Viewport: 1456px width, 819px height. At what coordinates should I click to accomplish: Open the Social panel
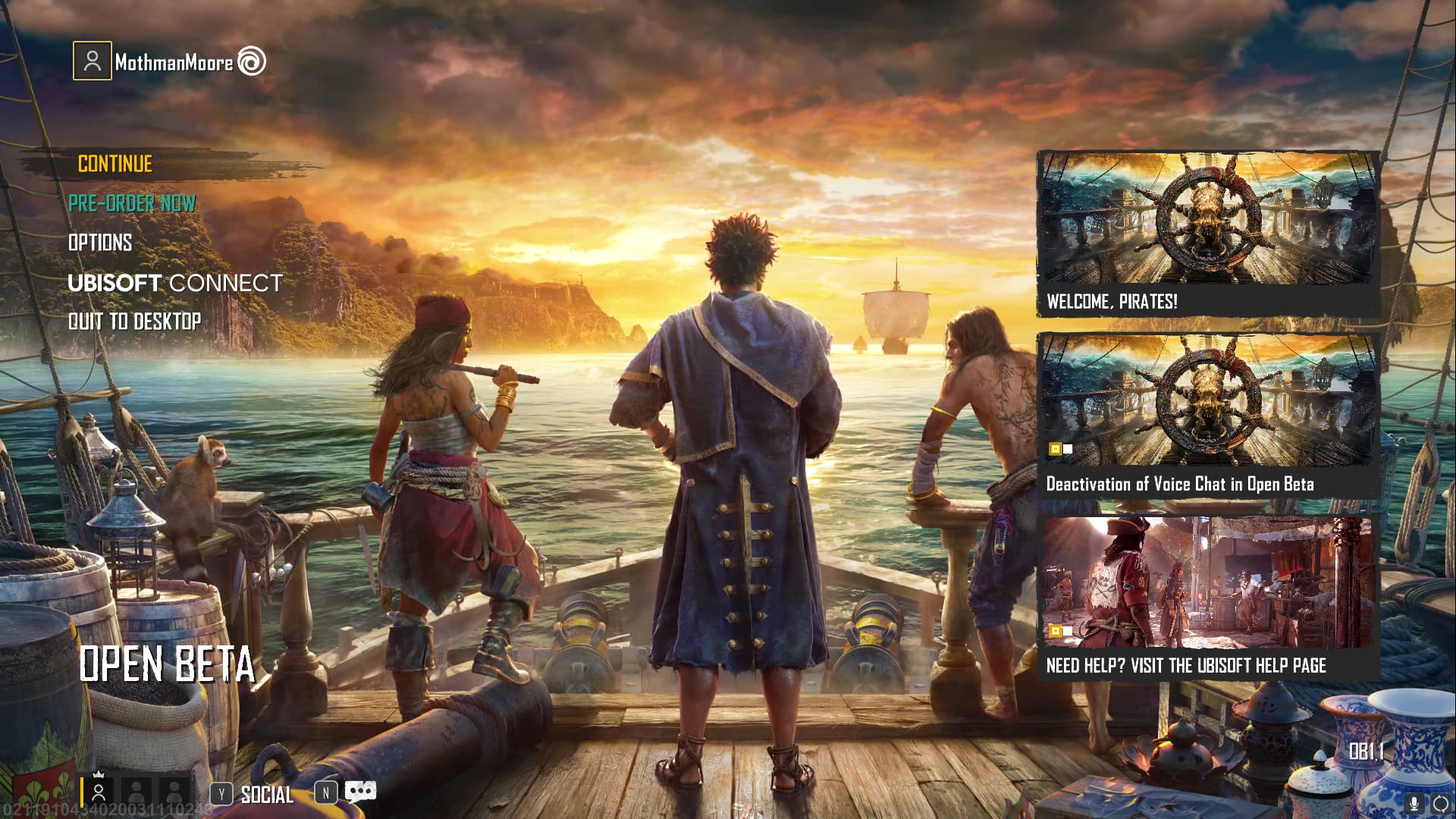click(266, 795)
